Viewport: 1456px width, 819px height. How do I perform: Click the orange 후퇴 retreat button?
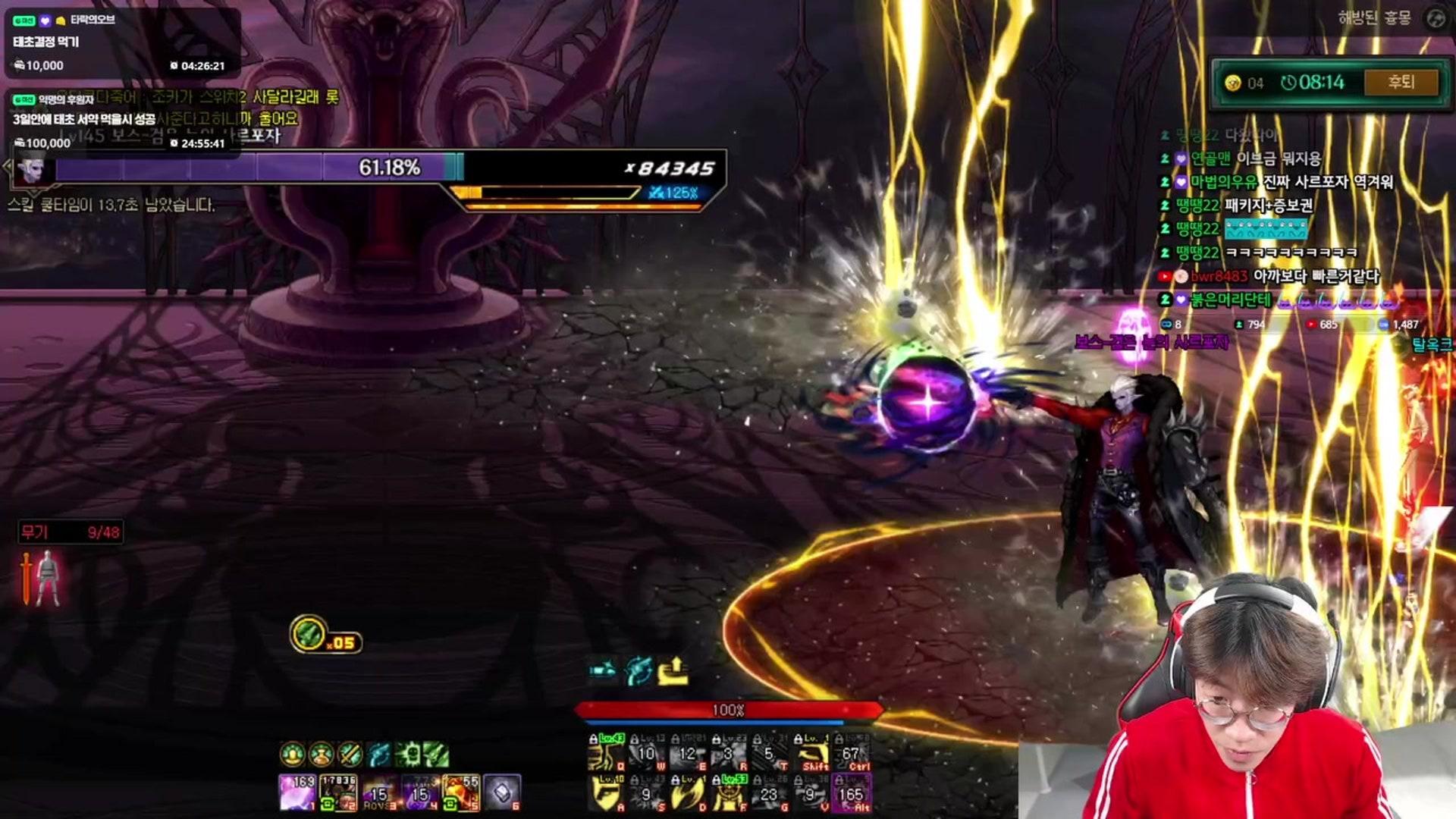(1400, 82)
